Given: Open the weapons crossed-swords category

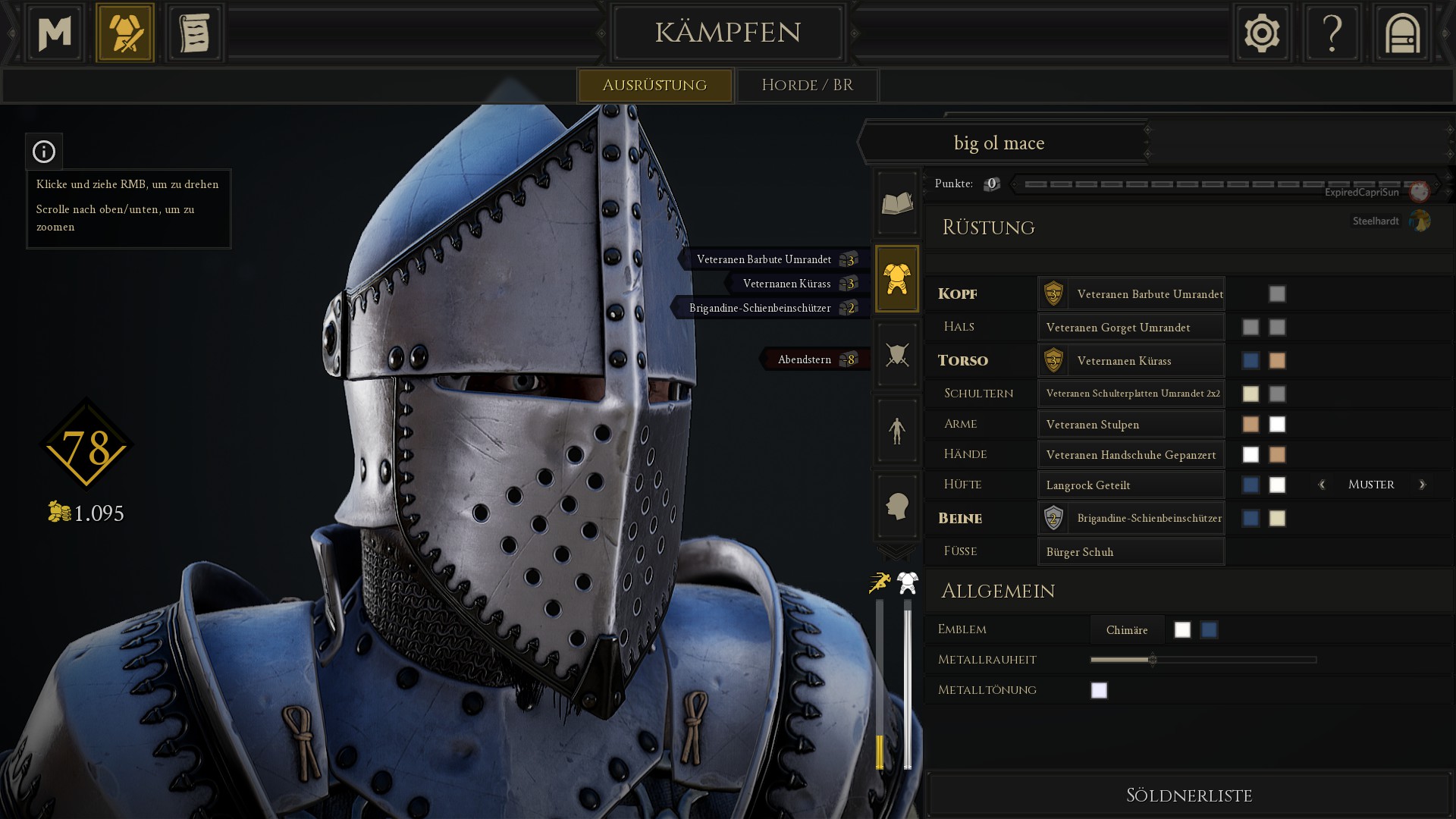Looking at the screenshot, I should point(897,354).
